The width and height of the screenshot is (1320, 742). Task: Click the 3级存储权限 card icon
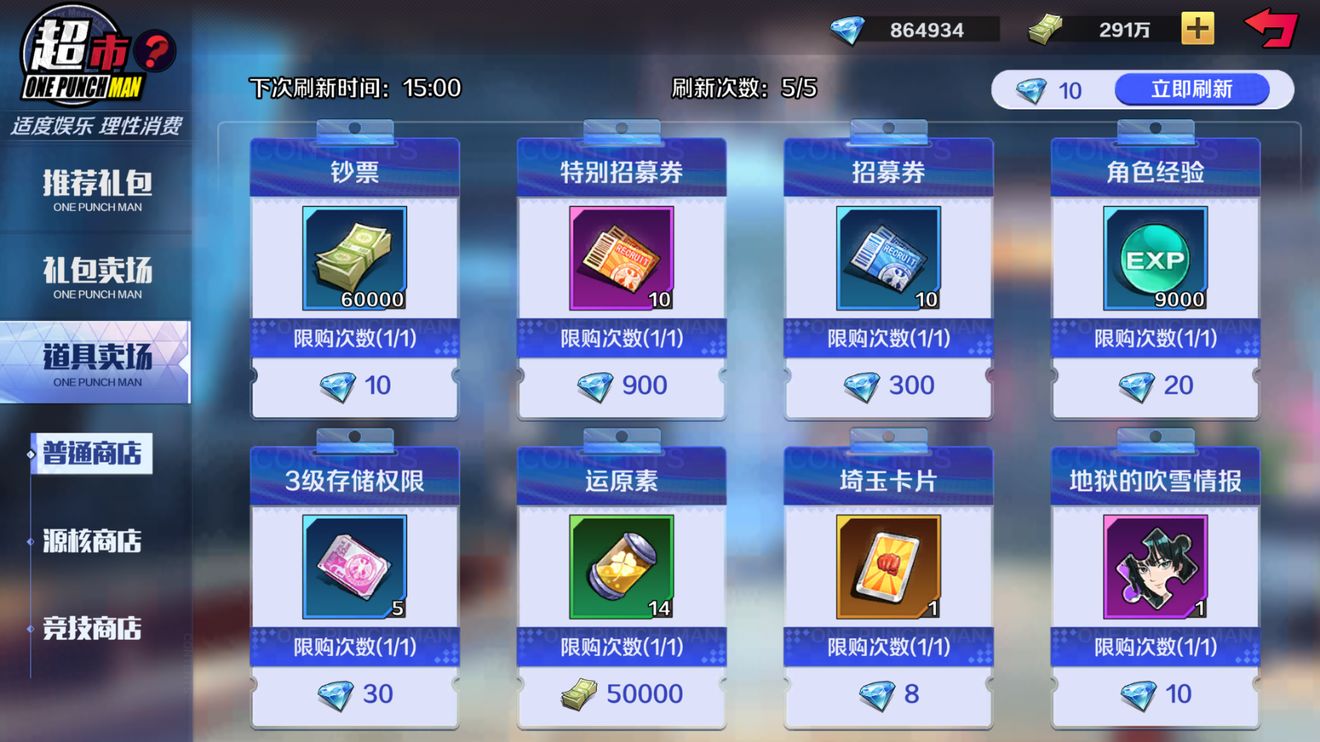coord(353,566)
